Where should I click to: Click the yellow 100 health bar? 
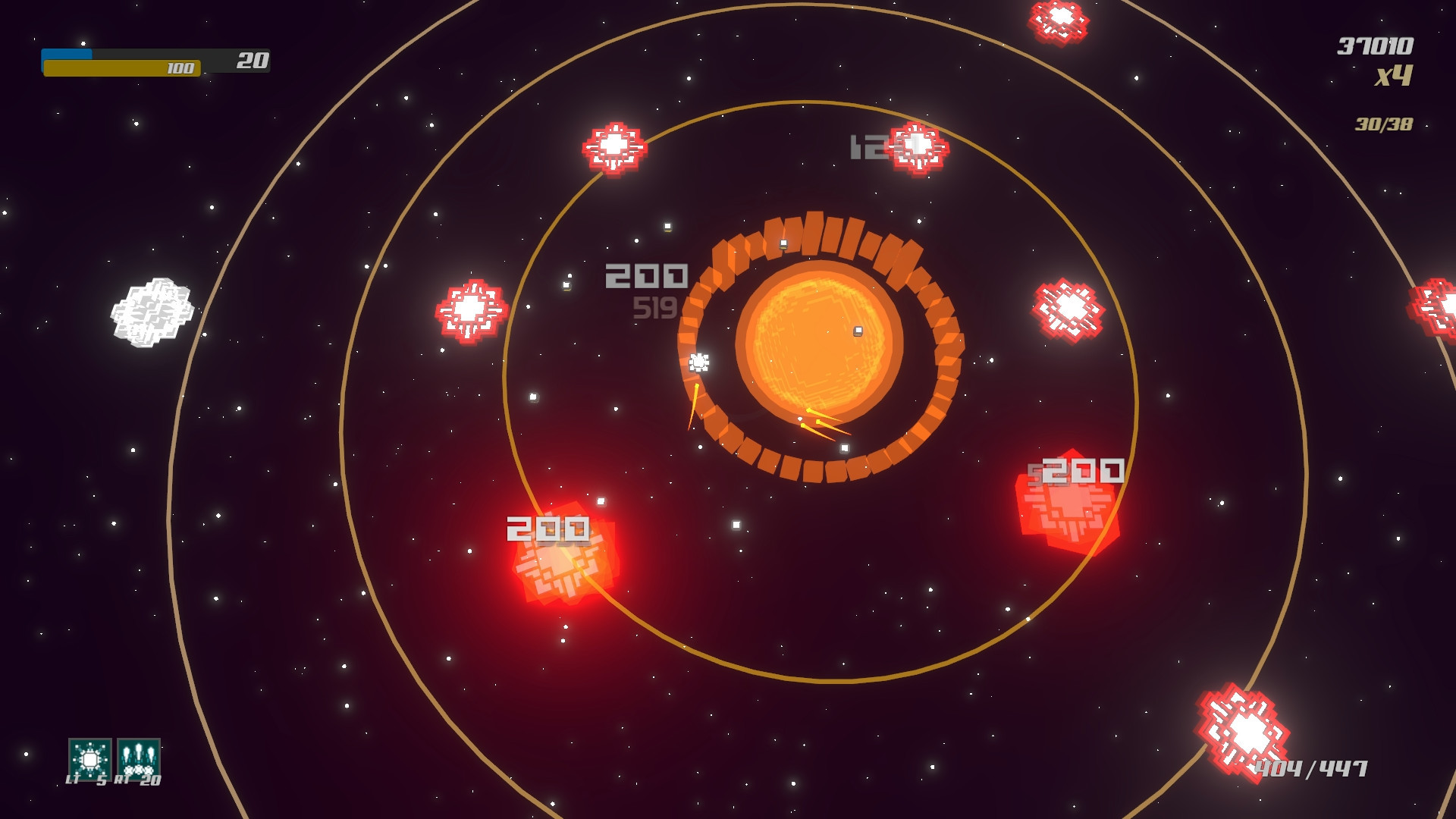point(121,67)
